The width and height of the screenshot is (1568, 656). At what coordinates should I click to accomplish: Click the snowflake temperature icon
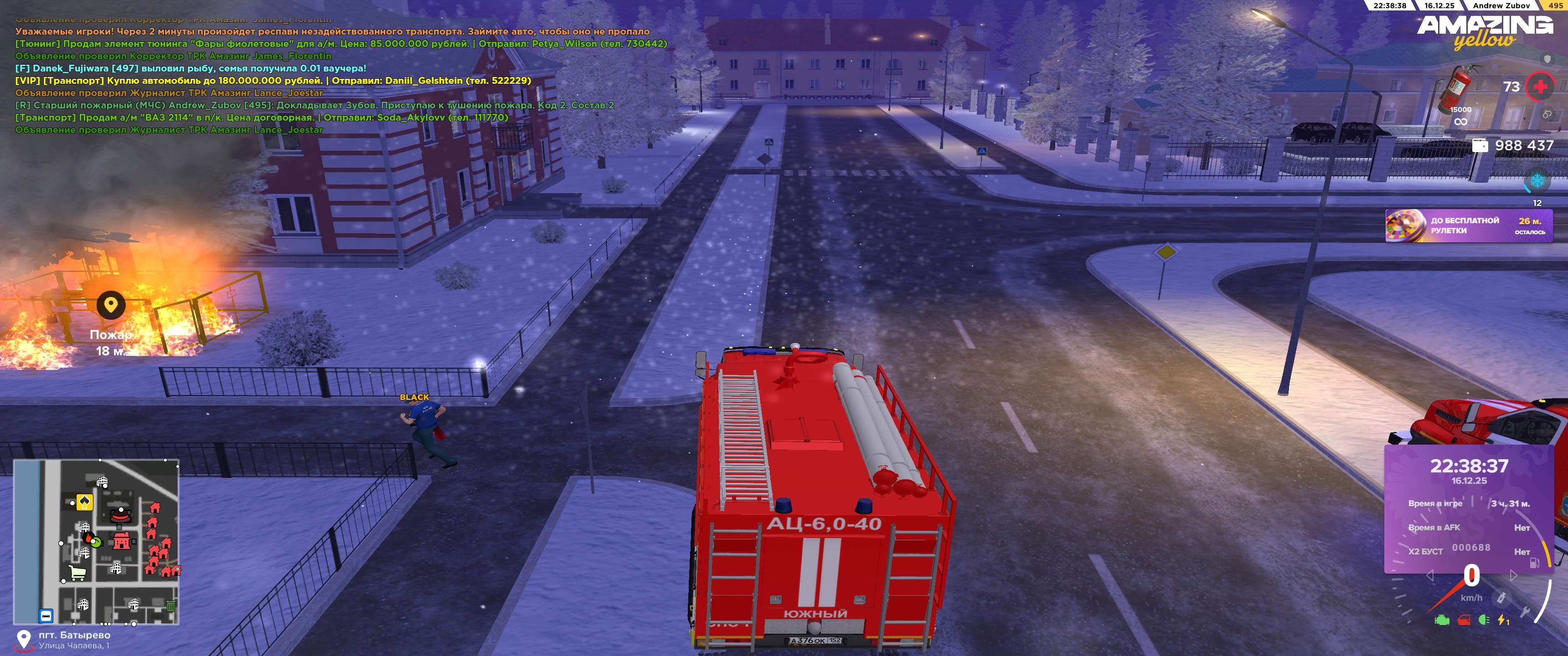[1537, 181]
